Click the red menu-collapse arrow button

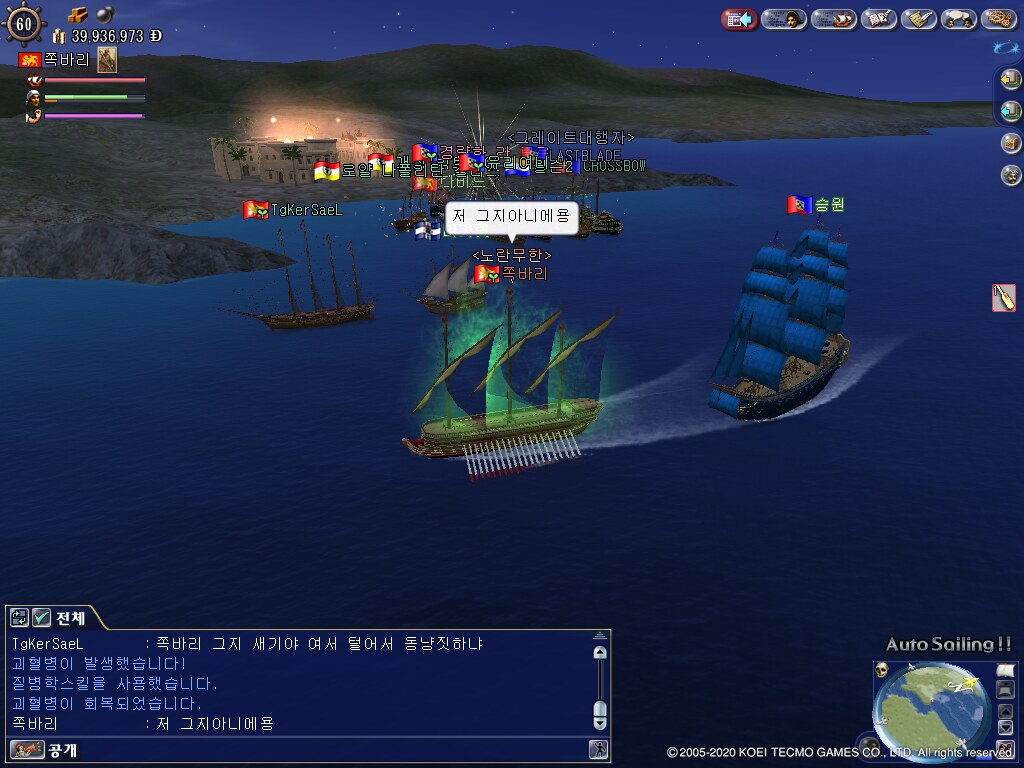pyautogui.click(x=739, y=19)
